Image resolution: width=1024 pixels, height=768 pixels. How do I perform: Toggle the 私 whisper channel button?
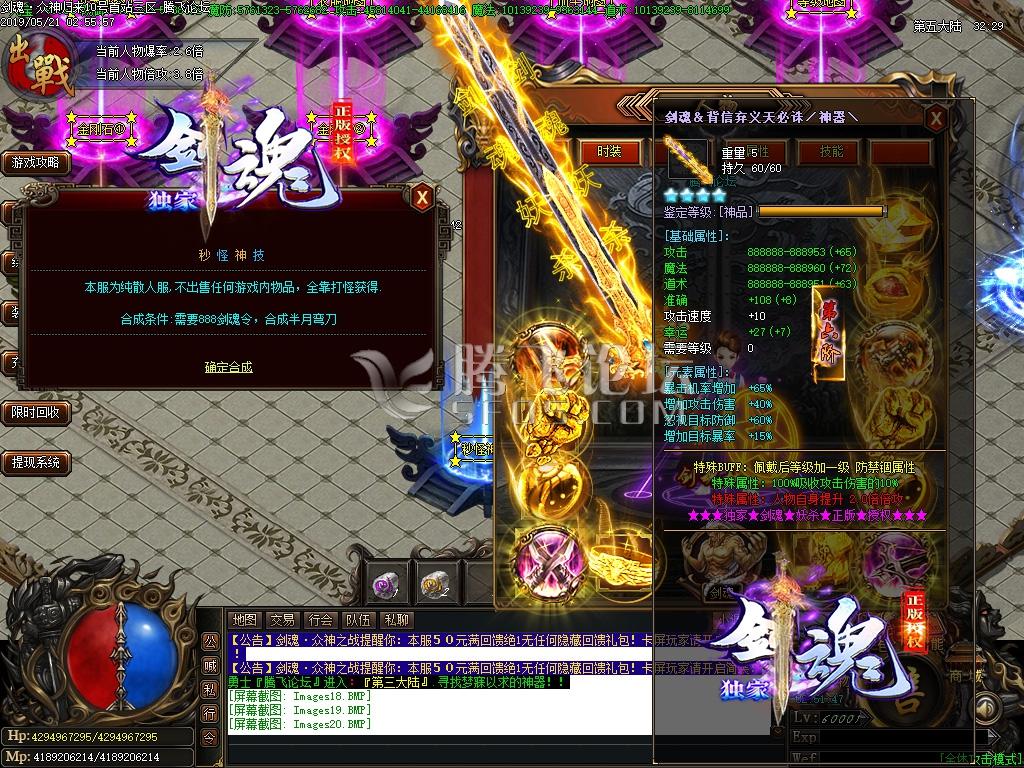(210, 689)
